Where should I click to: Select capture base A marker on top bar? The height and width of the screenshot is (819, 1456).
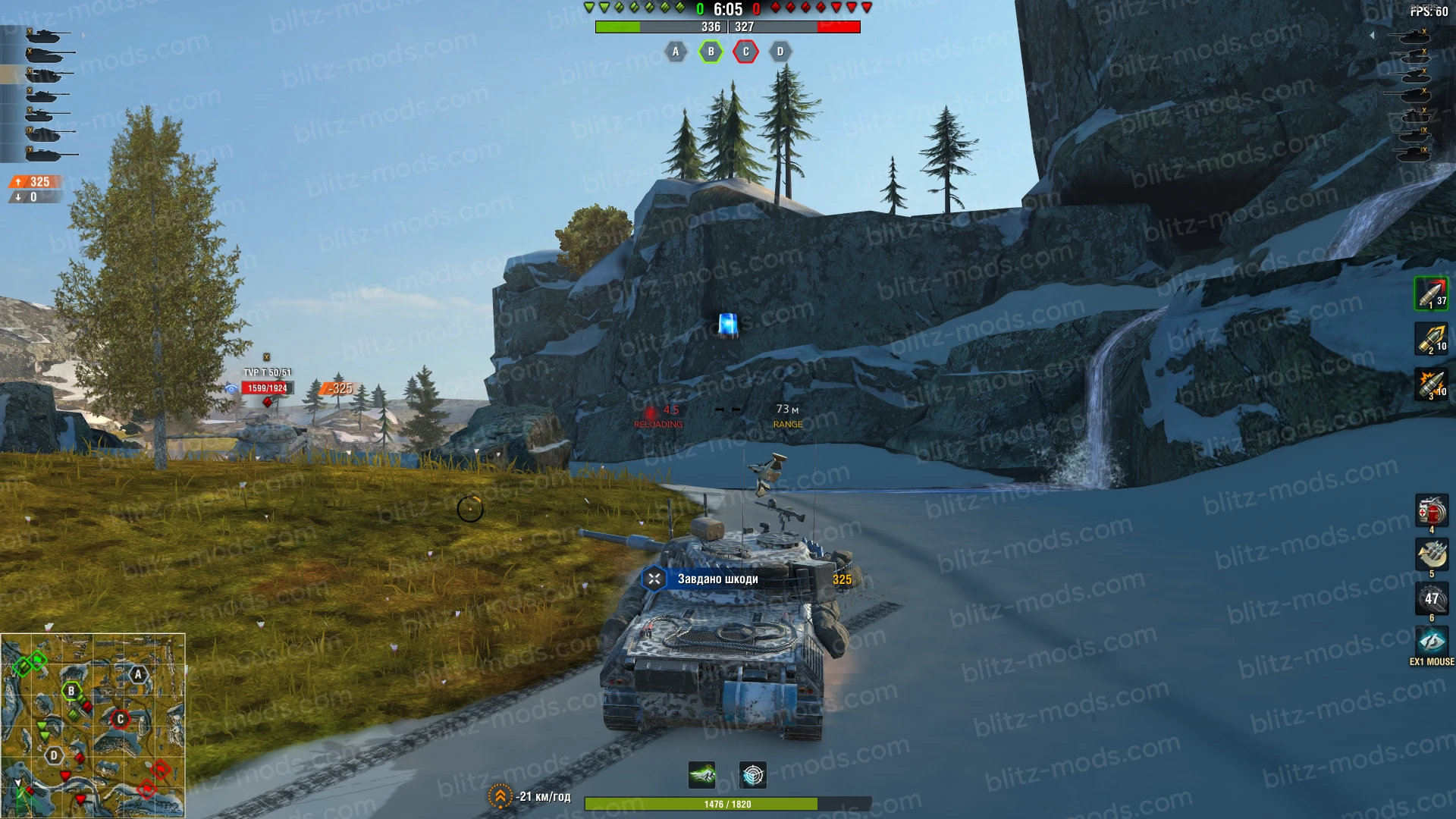click(676, 52)
